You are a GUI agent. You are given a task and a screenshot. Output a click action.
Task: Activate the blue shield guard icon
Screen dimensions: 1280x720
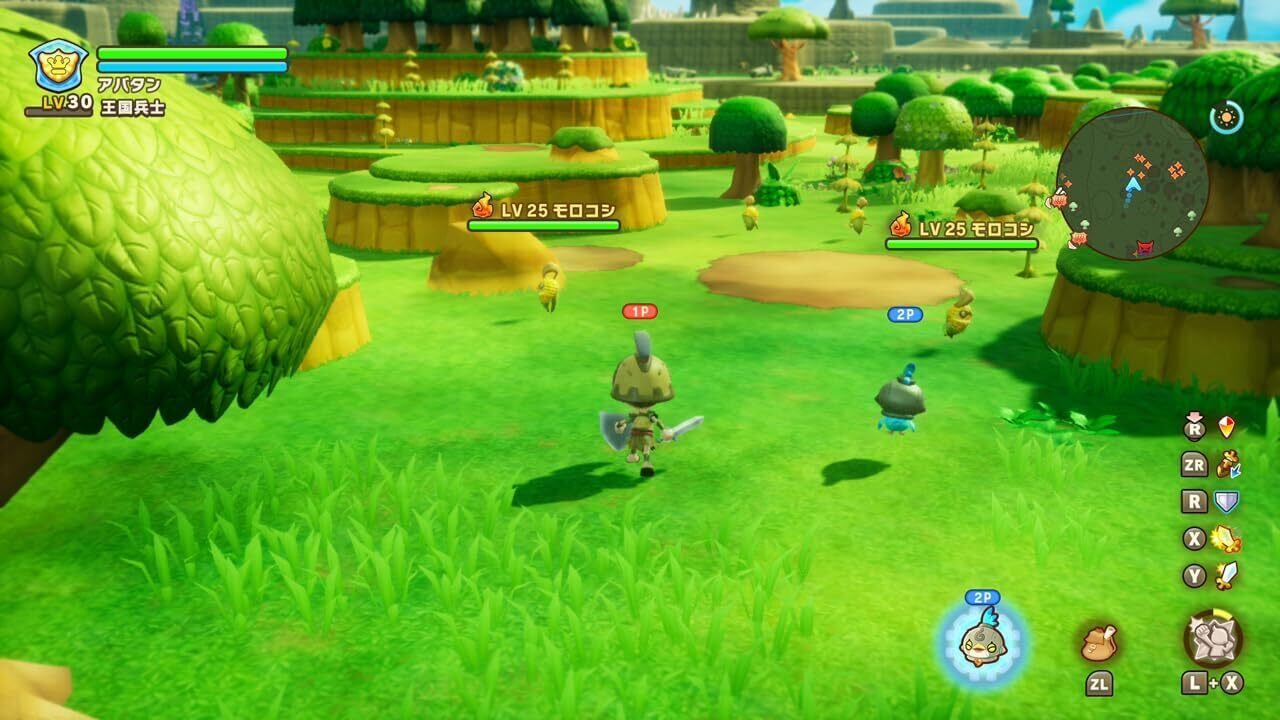coord(1226,502)
